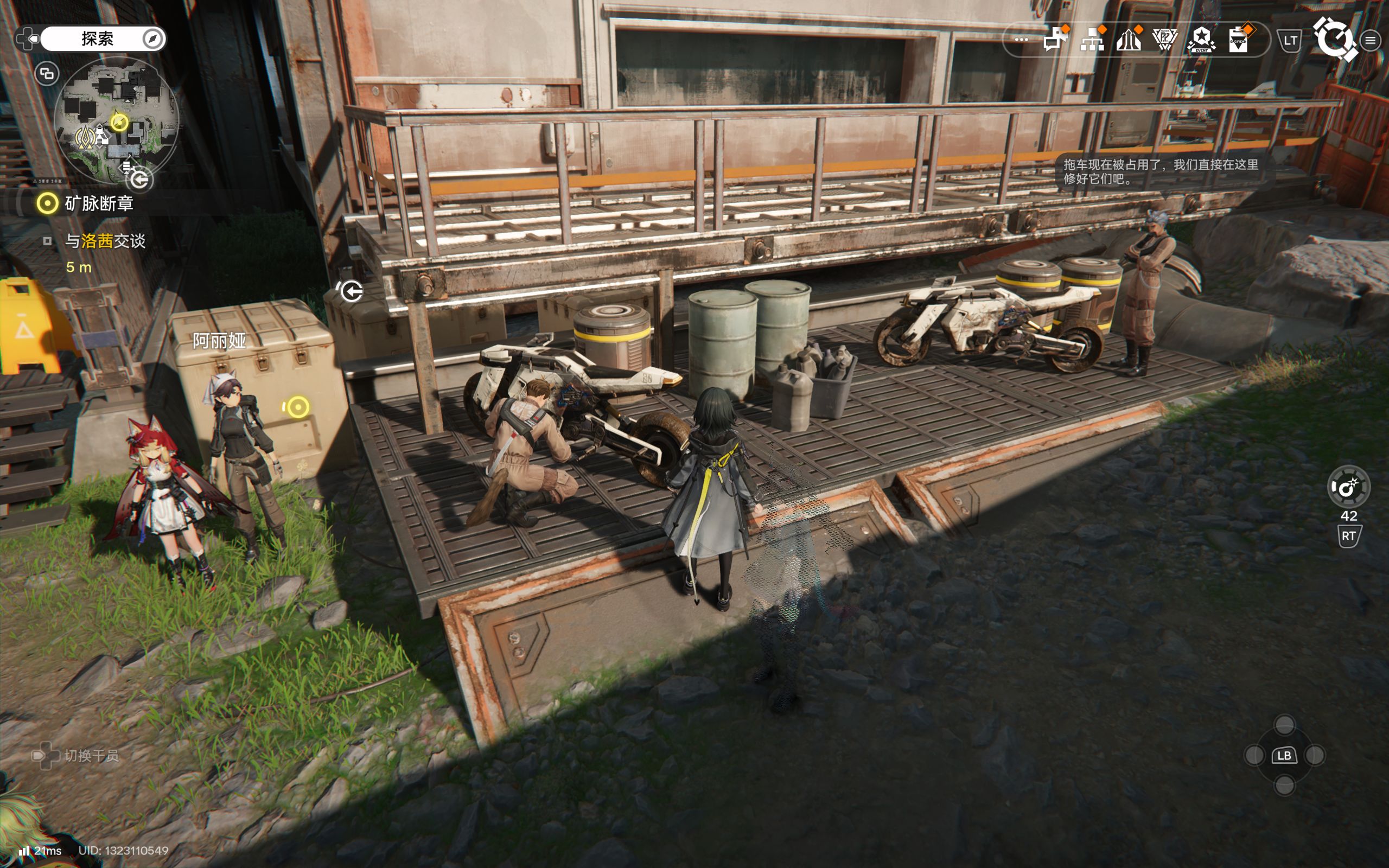
Task: Open the triangular protocol pass icon
Action: (x=1164, y=40)
